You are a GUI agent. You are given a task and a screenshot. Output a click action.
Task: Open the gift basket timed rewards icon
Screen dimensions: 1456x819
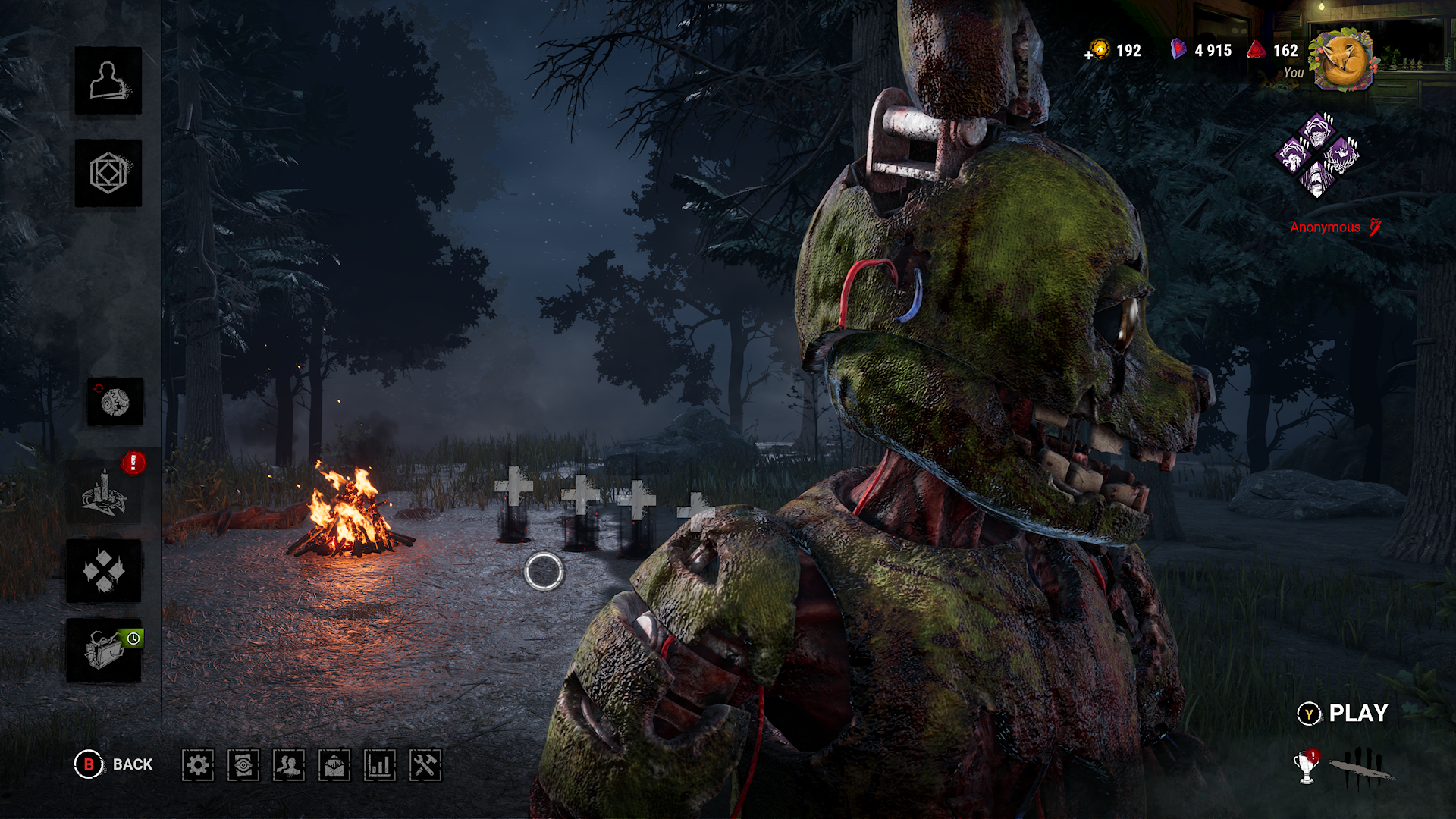pos(104,650)
